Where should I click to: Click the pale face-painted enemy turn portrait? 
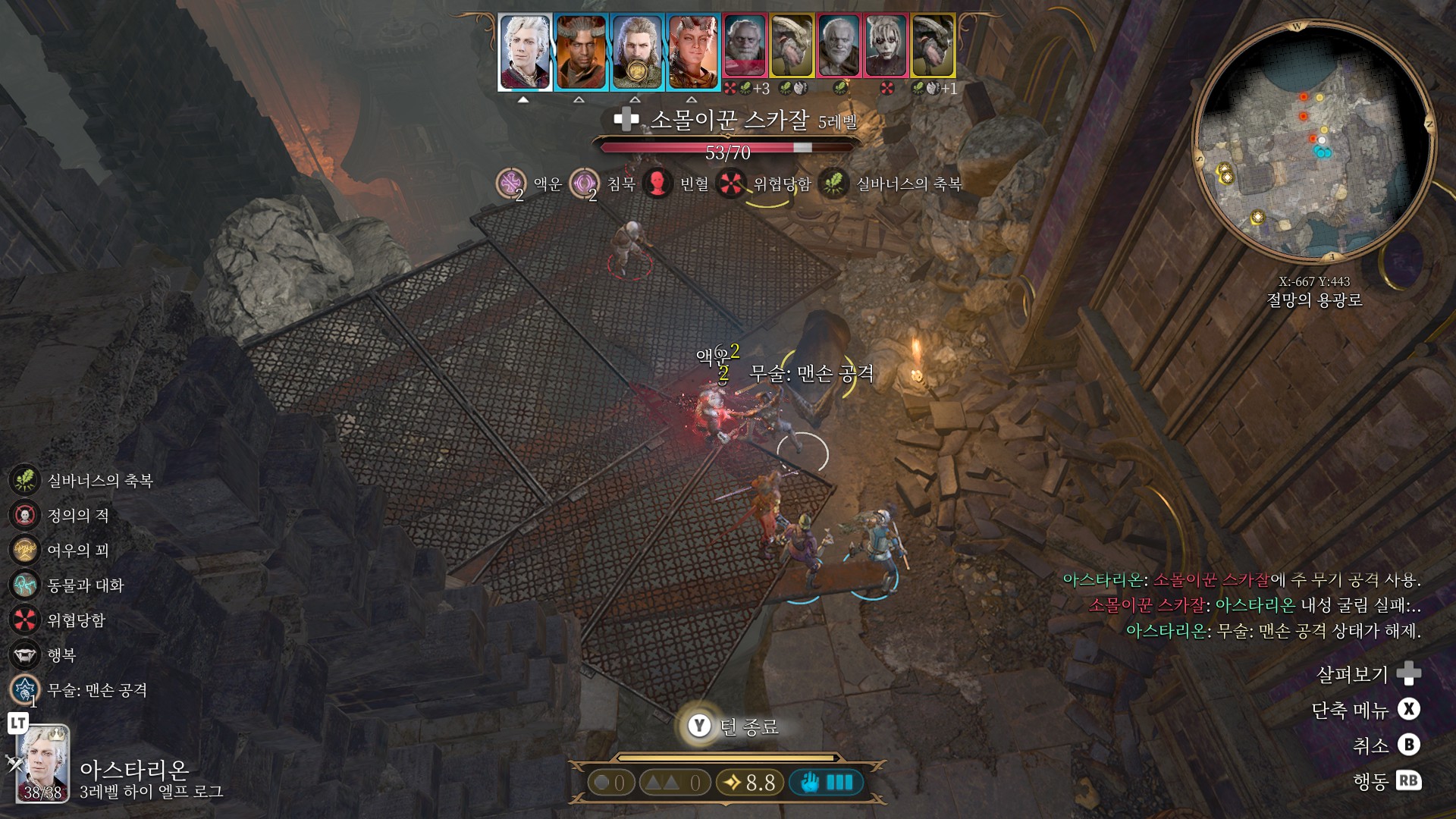pyautogui.click(x=886, y=47)
